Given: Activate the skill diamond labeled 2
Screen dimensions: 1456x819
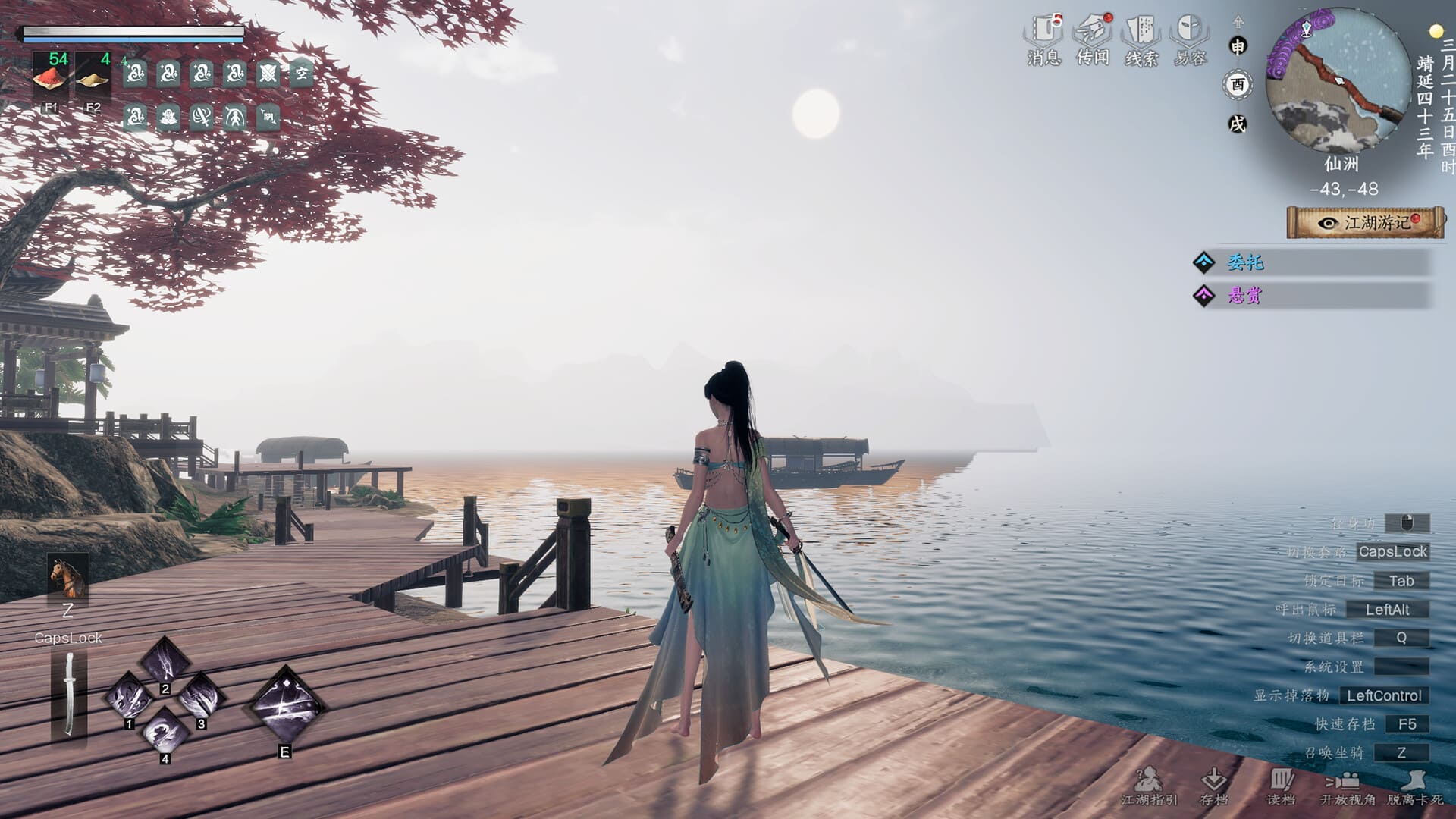Looking at the screenshot, I should [x=165, y=661].
